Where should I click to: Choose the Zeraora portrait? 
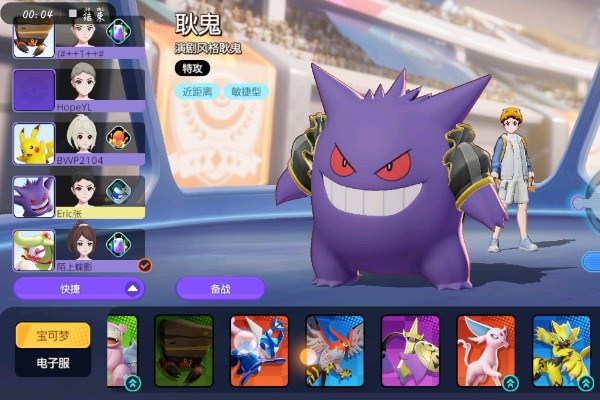pos(560,352)
